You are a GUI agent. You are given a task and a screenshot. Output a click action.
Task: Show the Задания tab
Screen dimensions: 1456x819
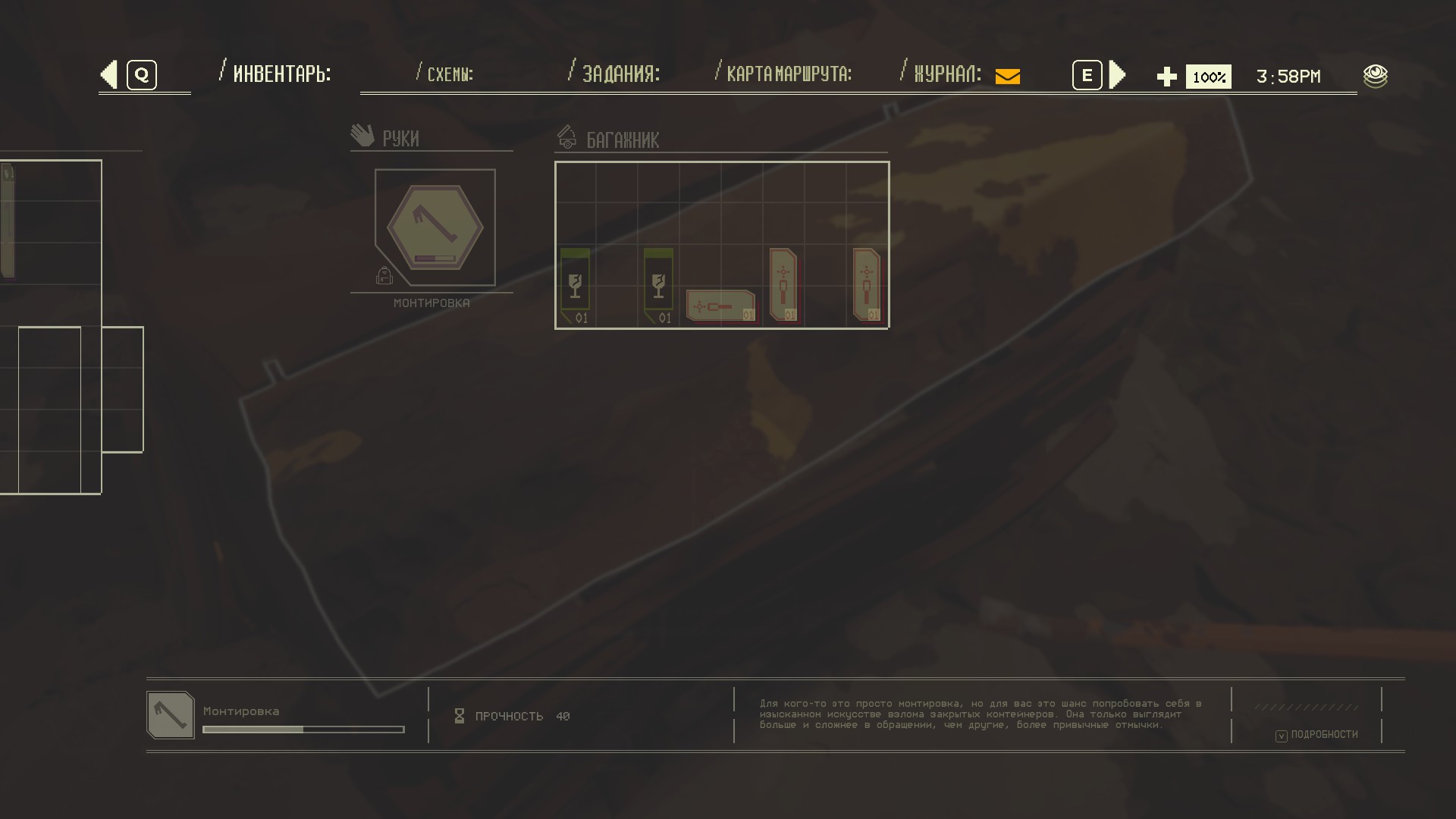(x=620, y=74)
